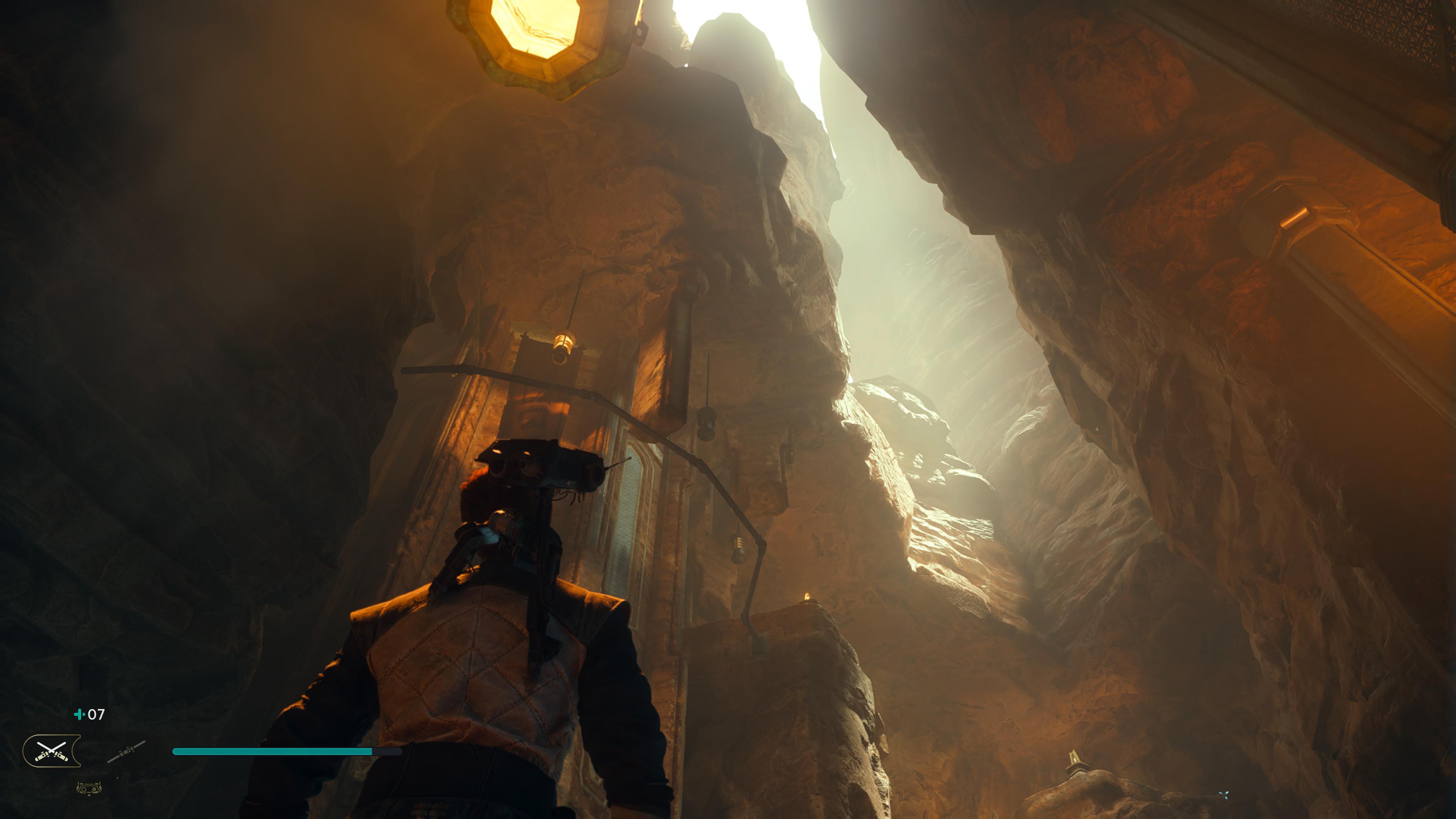1456x819 pixels.
Task: Switch to the double-bladed lightsaber stance
Action: click(x=126, y=752)
